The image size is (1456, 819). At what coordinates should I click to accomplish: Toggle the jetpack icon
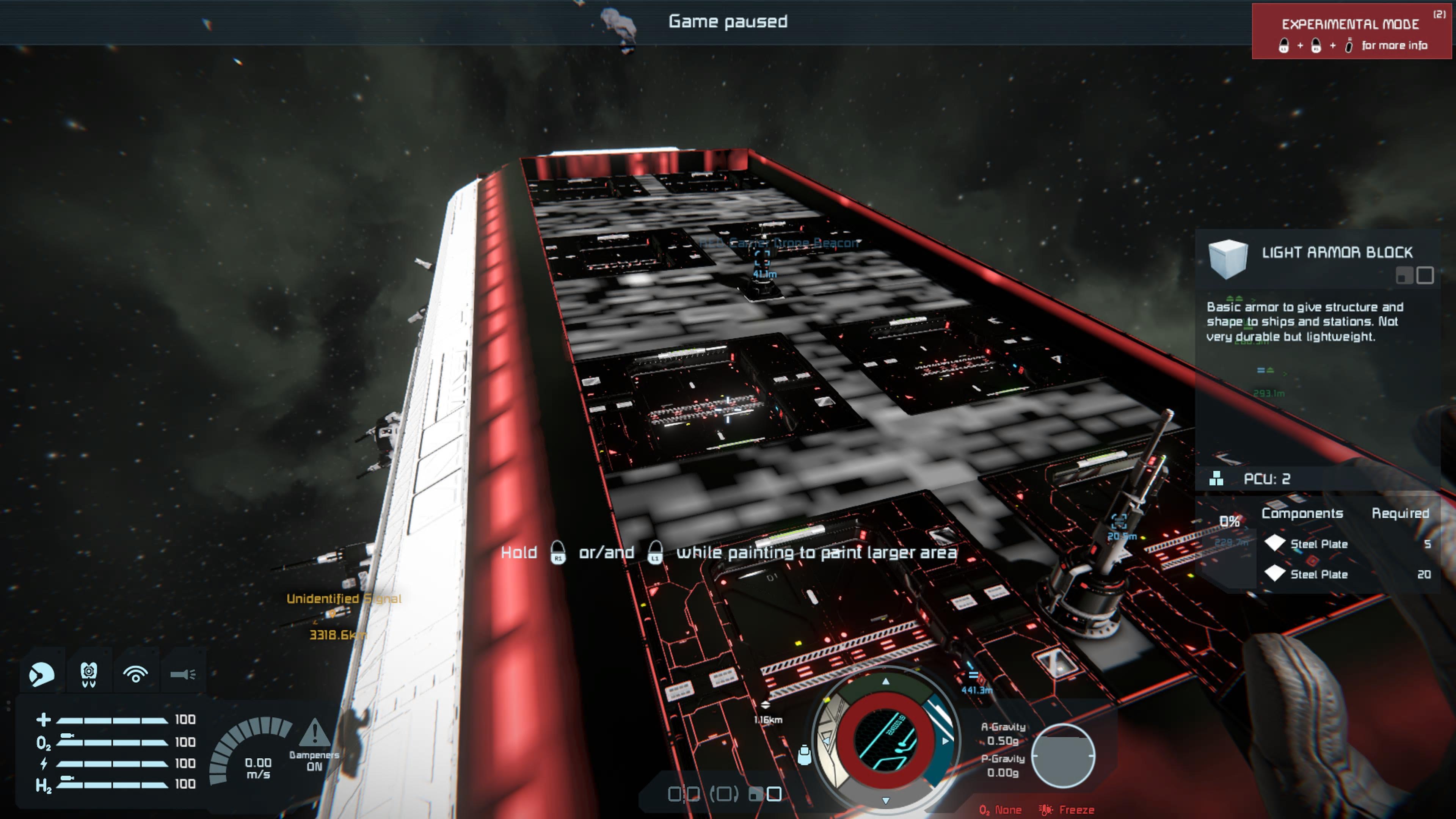[89, 674]
